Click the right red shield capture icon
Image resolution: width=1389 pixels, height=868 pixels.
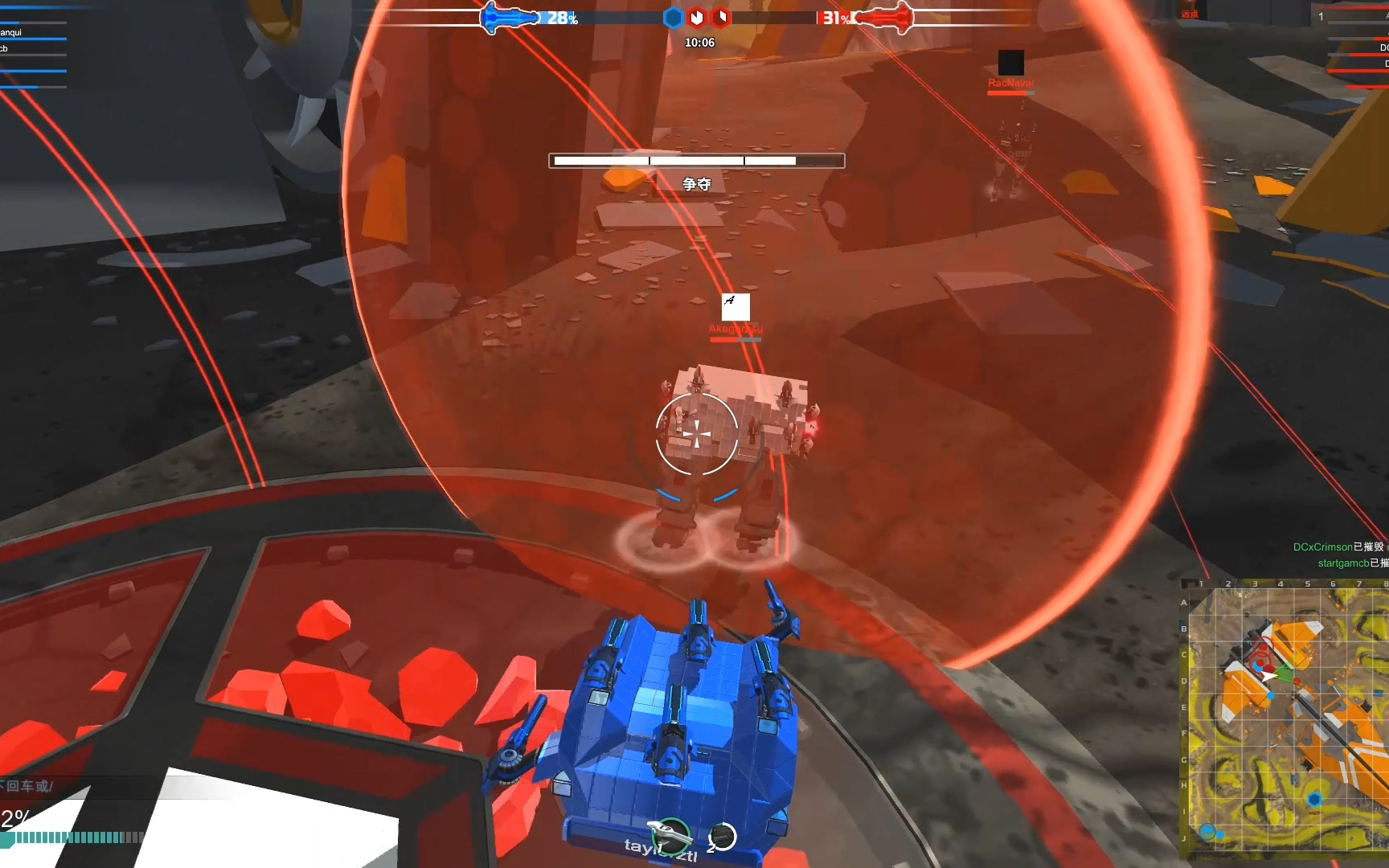pos(721,18)
